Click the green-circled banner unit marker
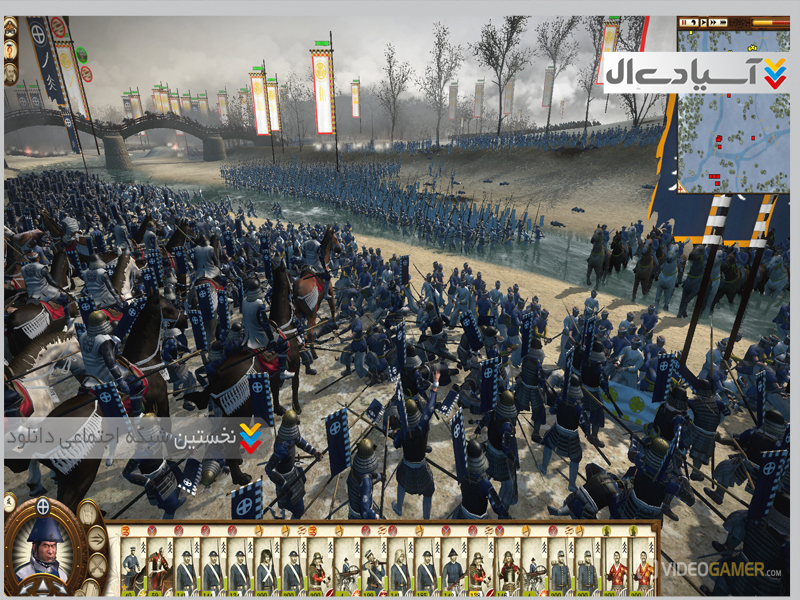 coord(82,55)
